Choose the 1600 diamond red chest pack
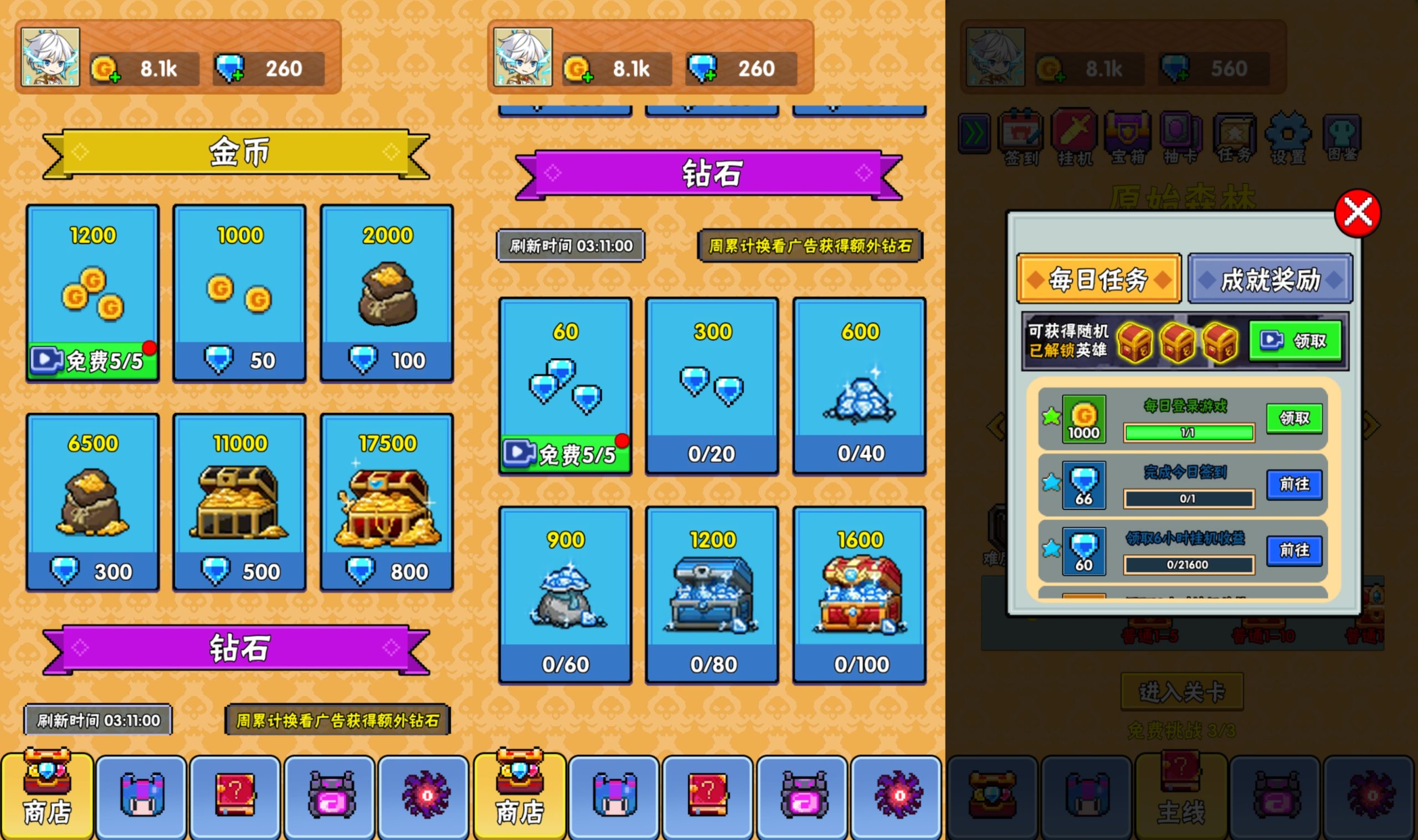 [859, 595]
